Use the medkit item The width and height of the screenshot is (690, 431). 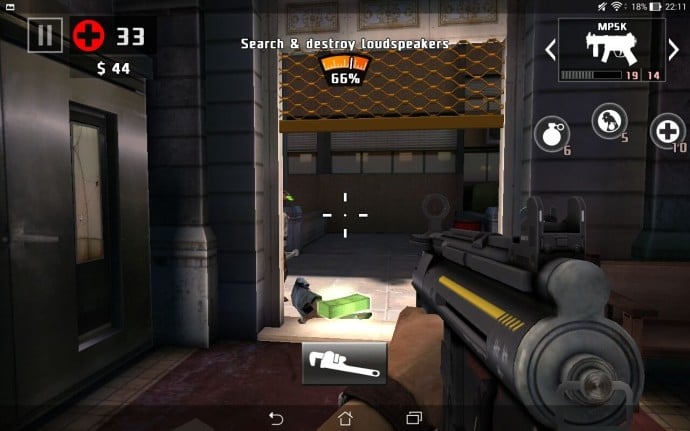click(667, 131)
